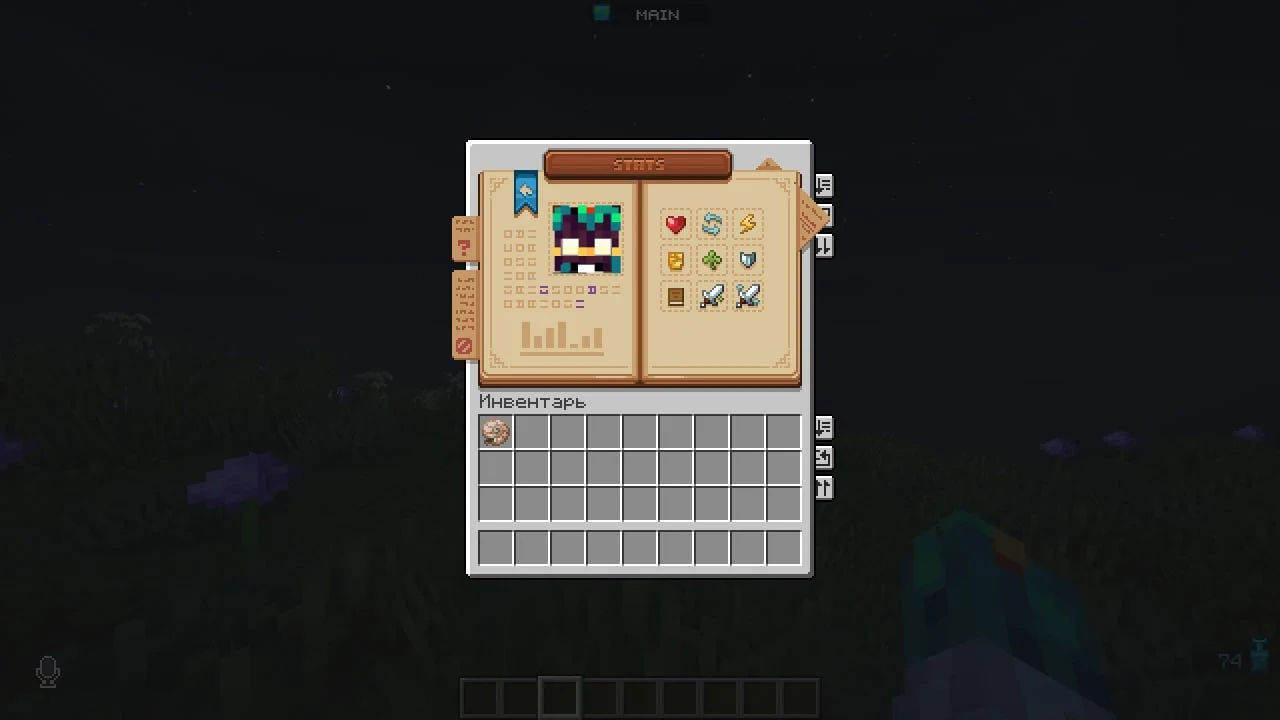
Task: Click the green clover luck stat icon
Action: tap(712, 261)
